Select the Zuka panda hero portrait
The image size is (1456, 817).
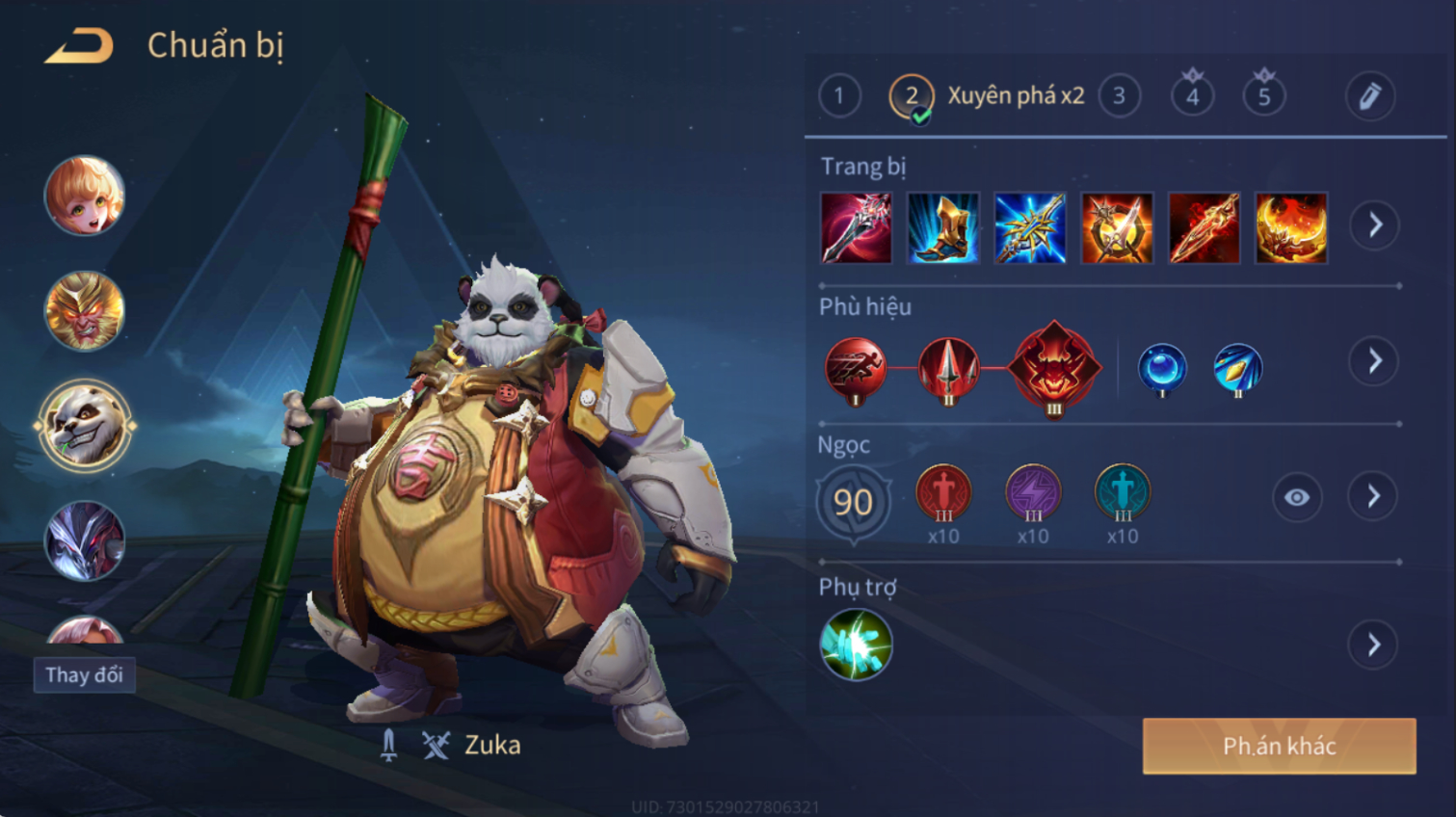[85, 425]
